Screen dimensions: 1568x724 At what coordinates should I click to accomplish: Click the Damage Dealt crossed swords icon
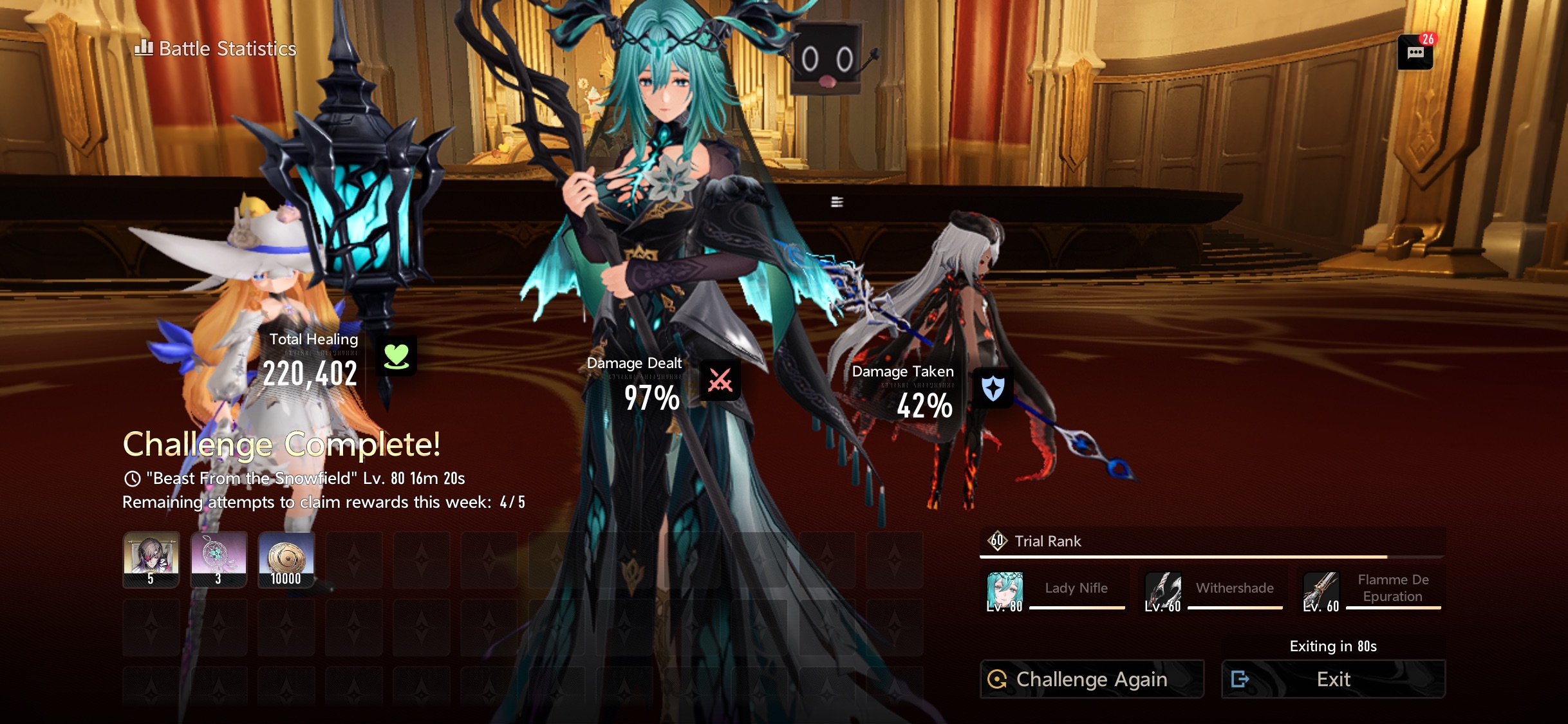[x=720, y=380]
